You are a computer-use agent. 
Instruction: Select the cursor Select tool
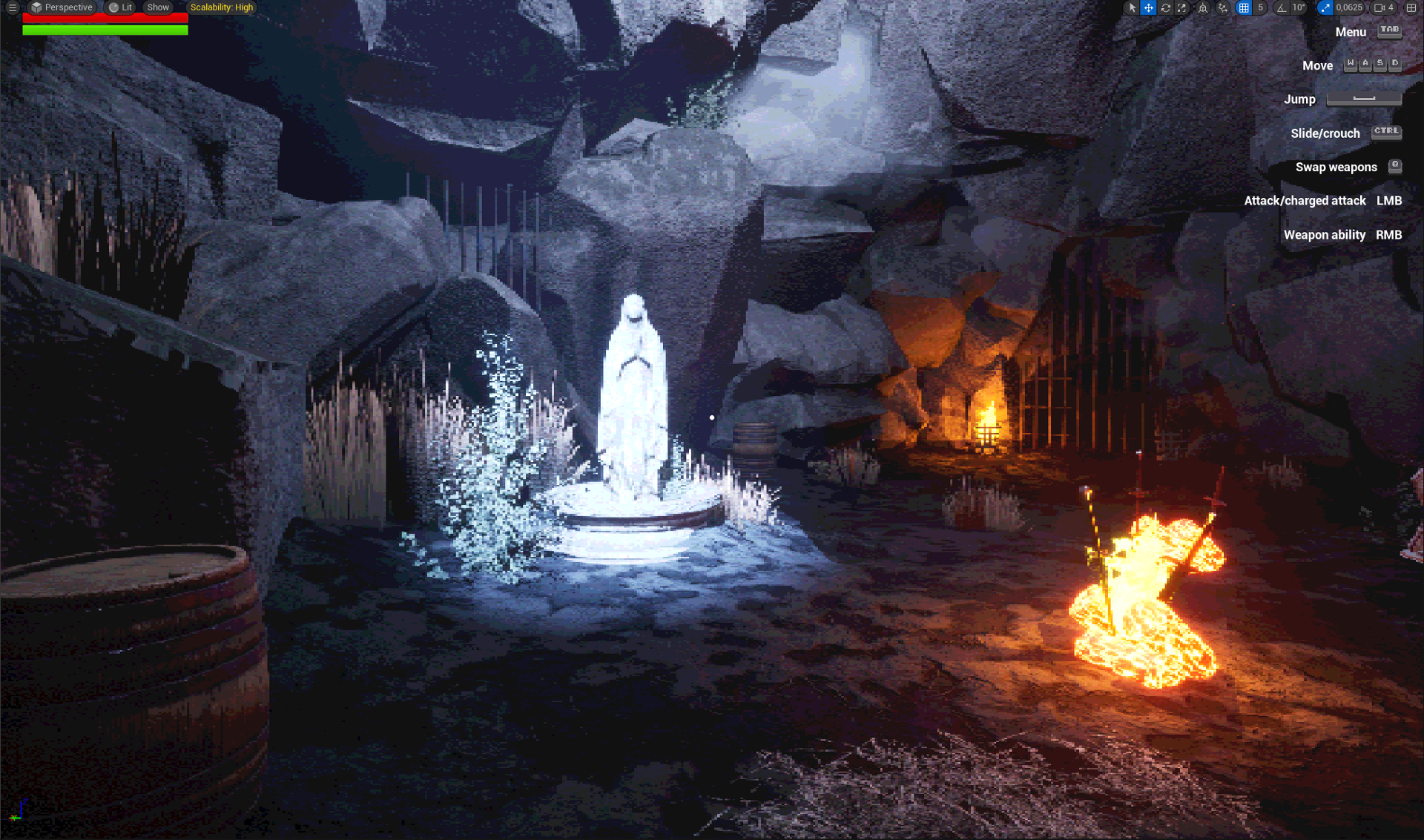(1133, 7)
